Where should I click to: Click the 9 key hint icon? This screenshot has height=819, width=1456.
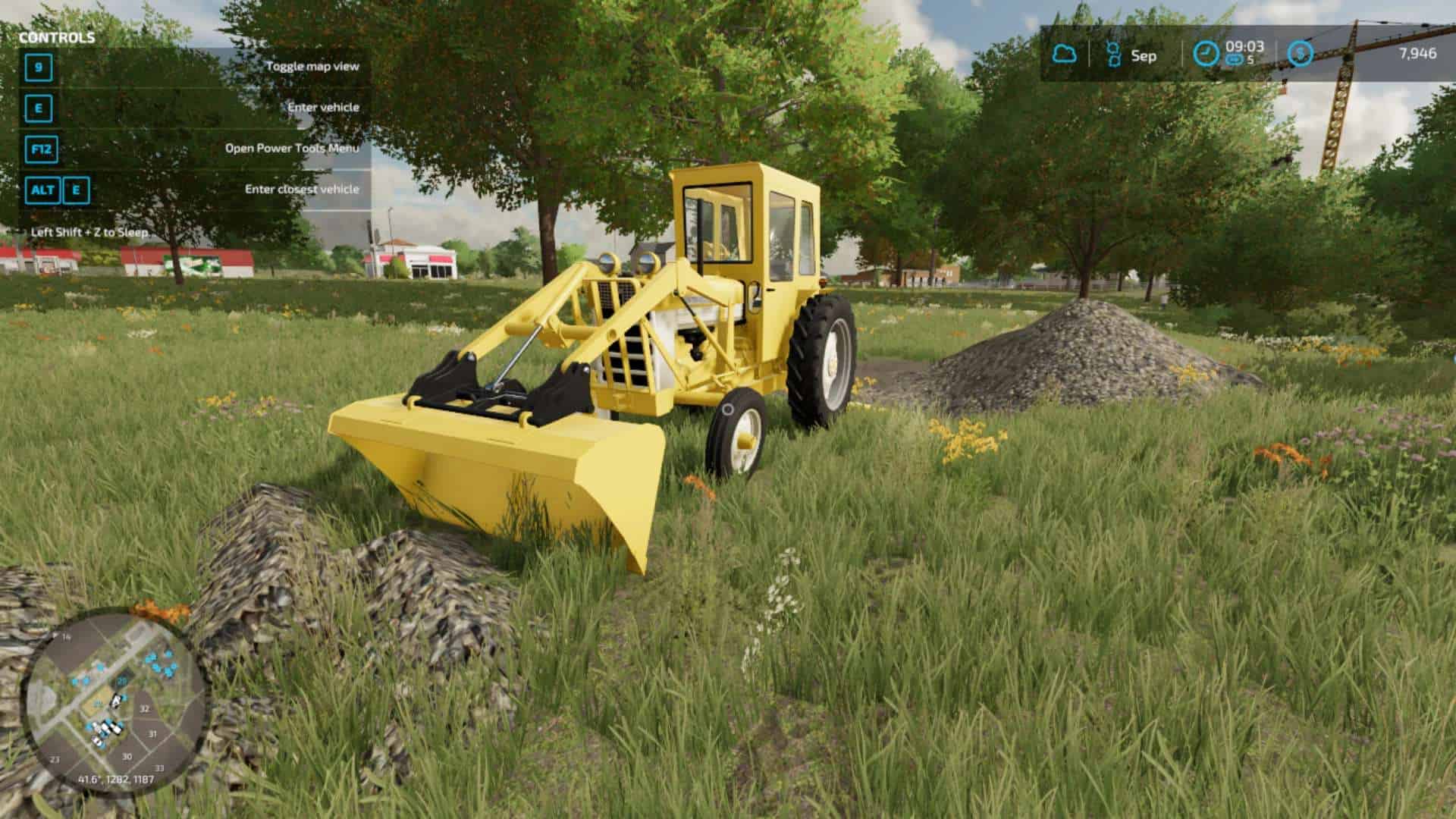click(x=38, y=68)
